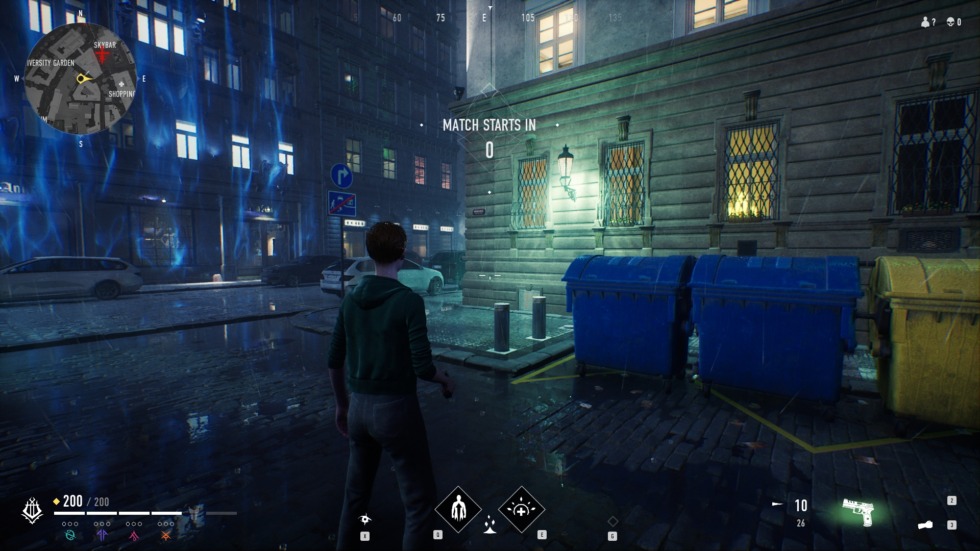Click the blue upward-arrow perk icon

coord(101,536)
